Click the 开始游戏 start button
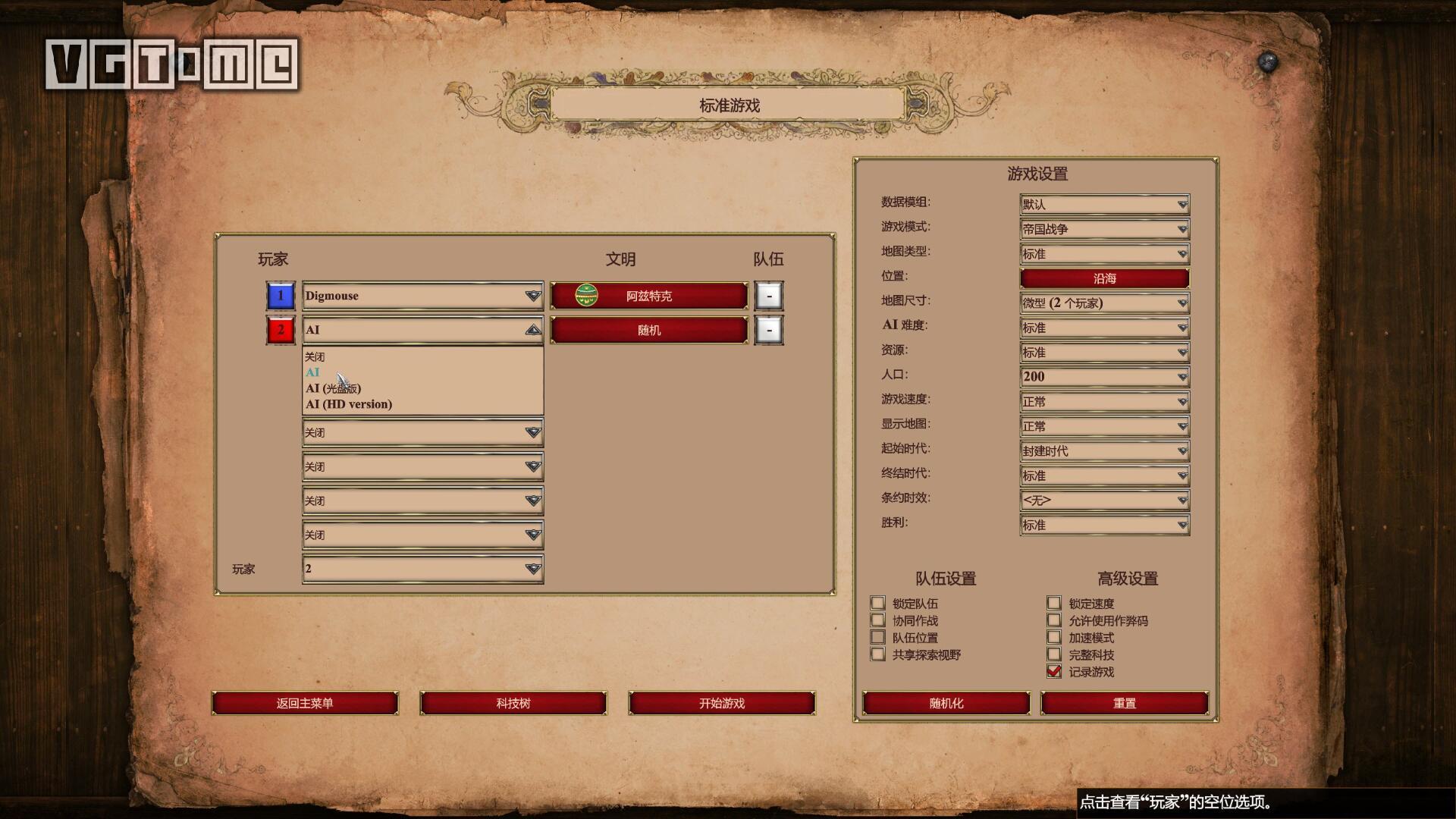 [720, 703]
